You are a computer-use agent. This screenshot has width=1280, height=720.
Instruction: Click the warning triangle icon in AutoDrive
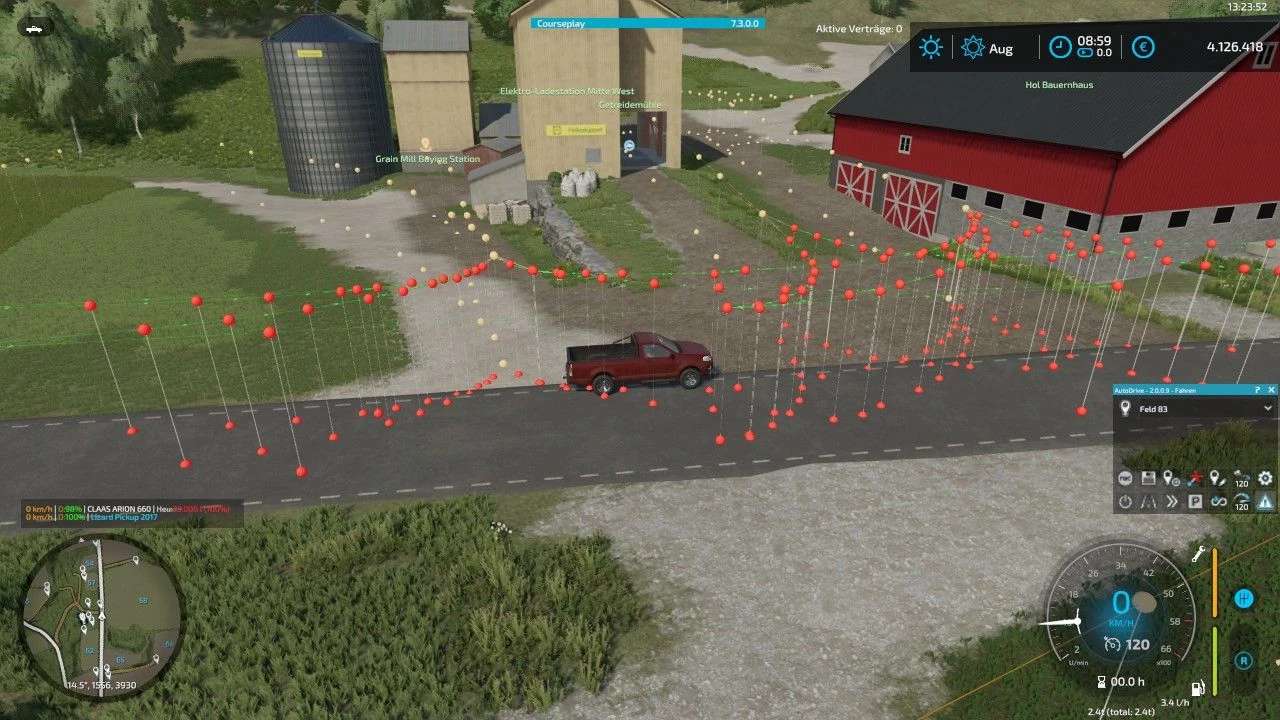coord(1265,502)
